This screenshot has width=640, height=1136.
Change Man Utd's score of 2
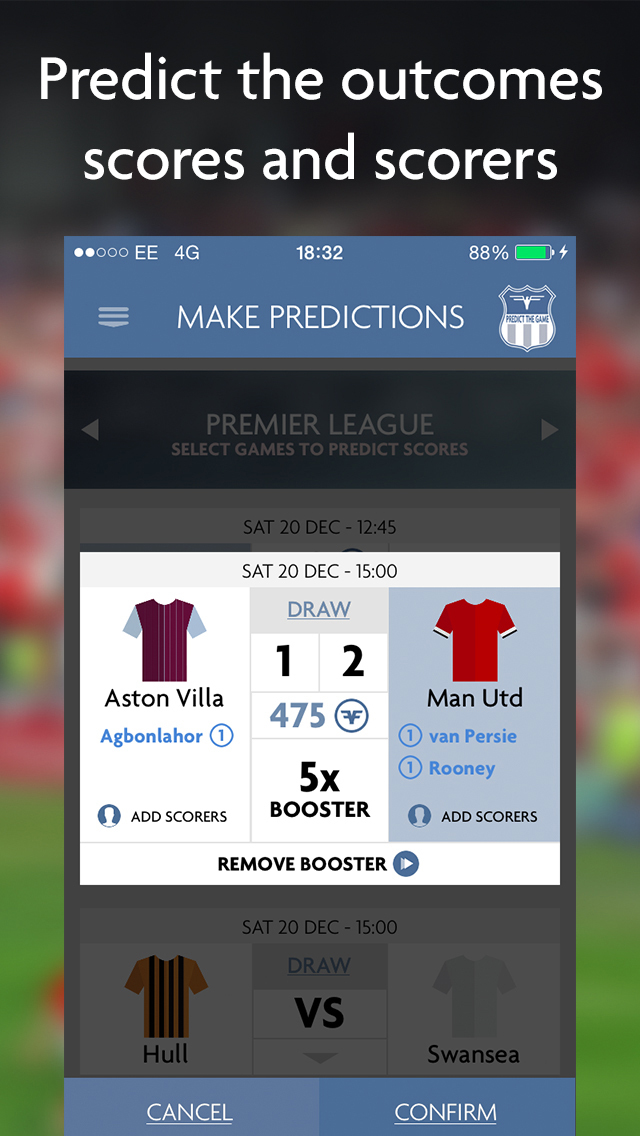coord(353,662)
